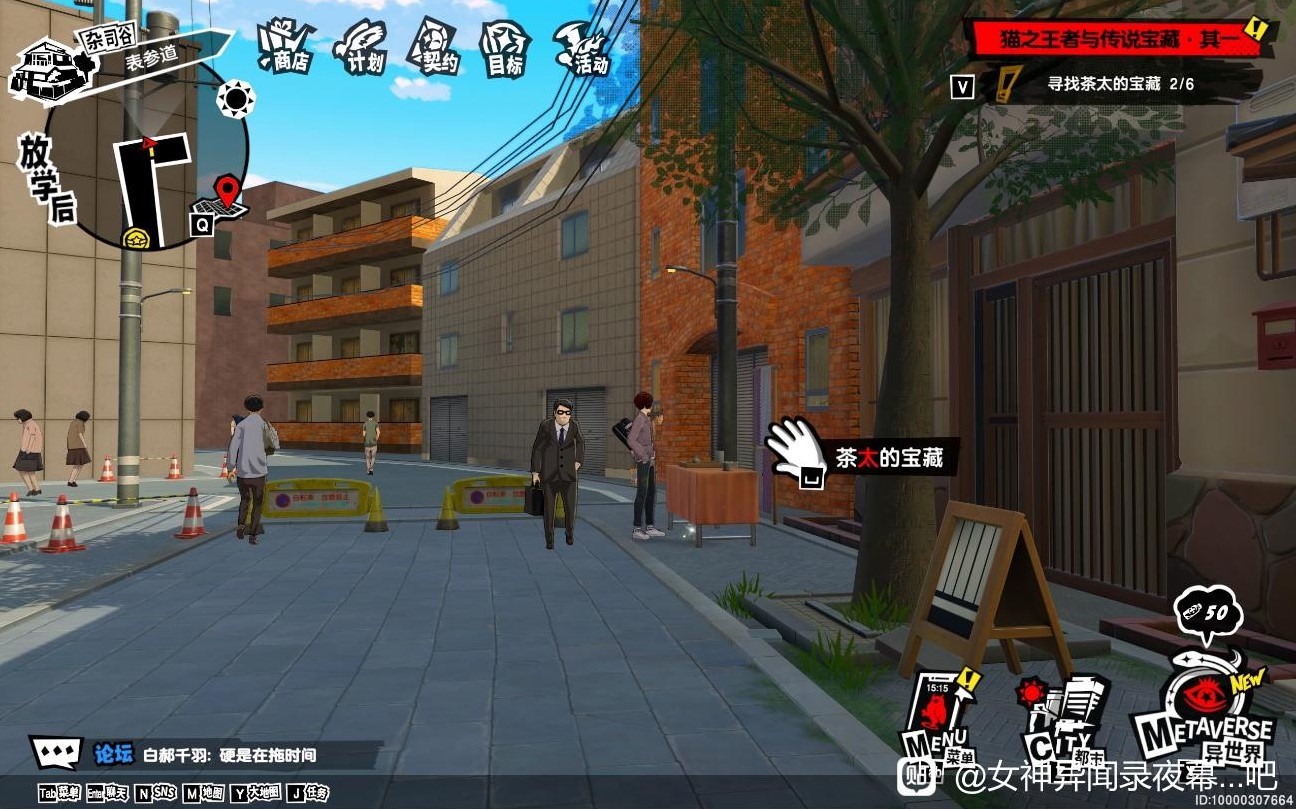Open the 商店 shop icon

[x=286, y=46]
